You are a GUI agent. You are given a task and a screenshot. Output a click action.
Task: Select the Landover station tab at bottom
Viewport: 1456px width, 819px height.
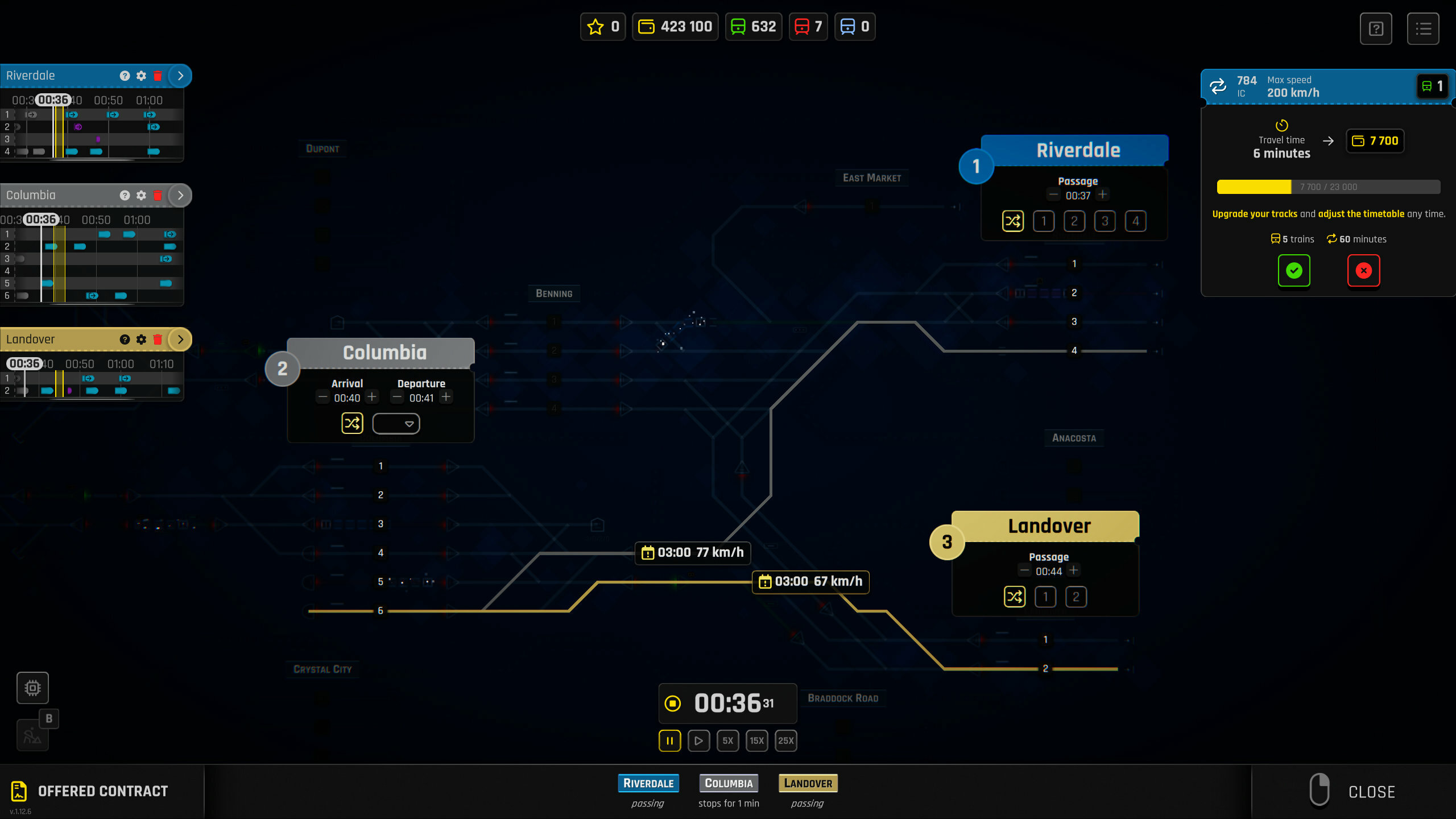(x=808, y=783)
